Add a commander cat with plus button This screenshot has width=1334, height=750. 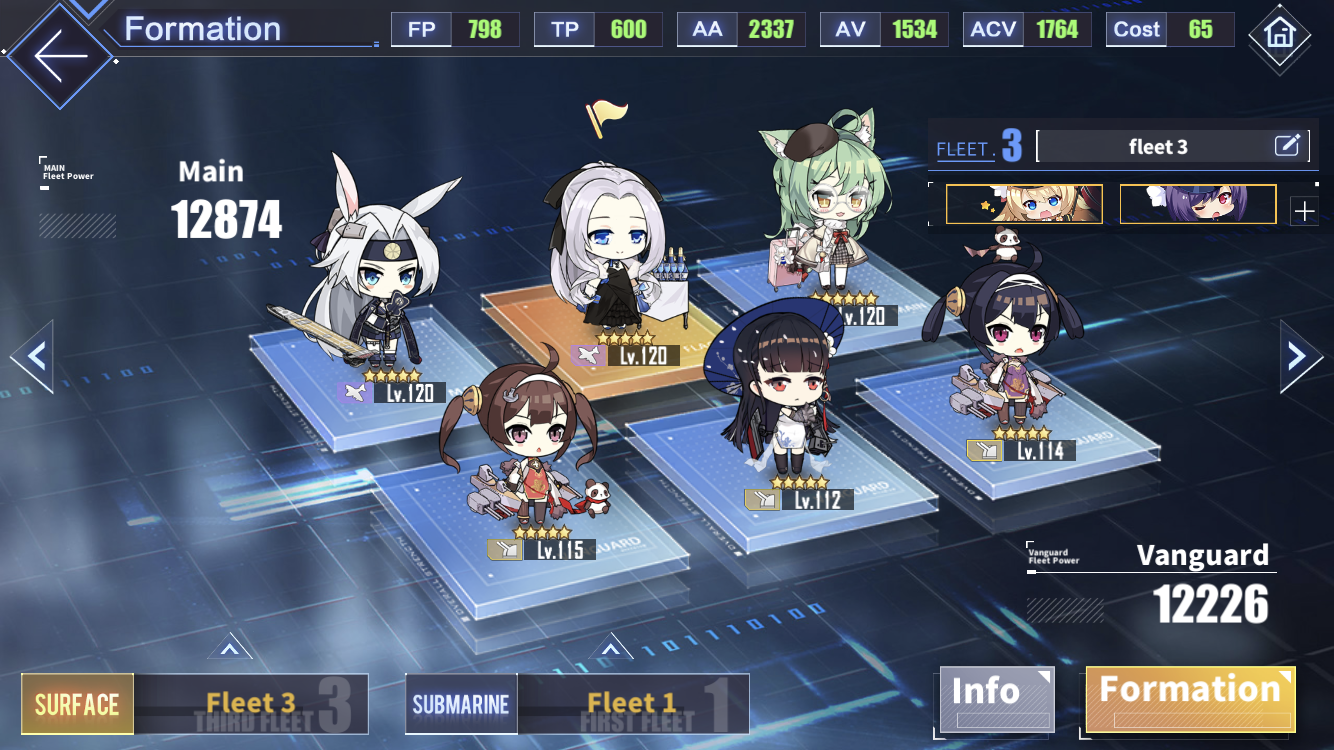pyautogui.click(x=1304, y=212)
